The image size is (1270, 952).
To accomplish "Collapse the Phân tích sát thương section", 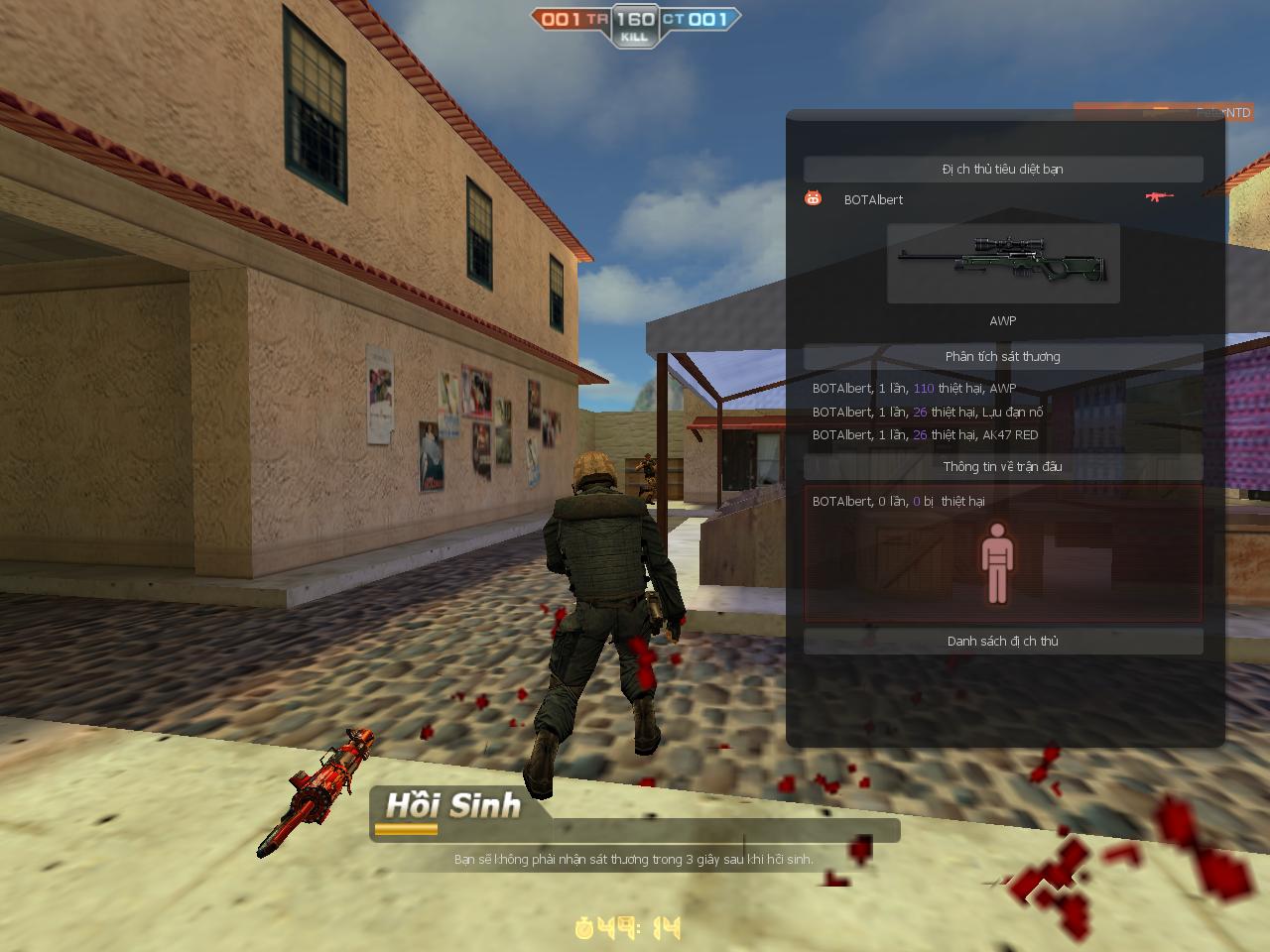I will click(1002, 356).
